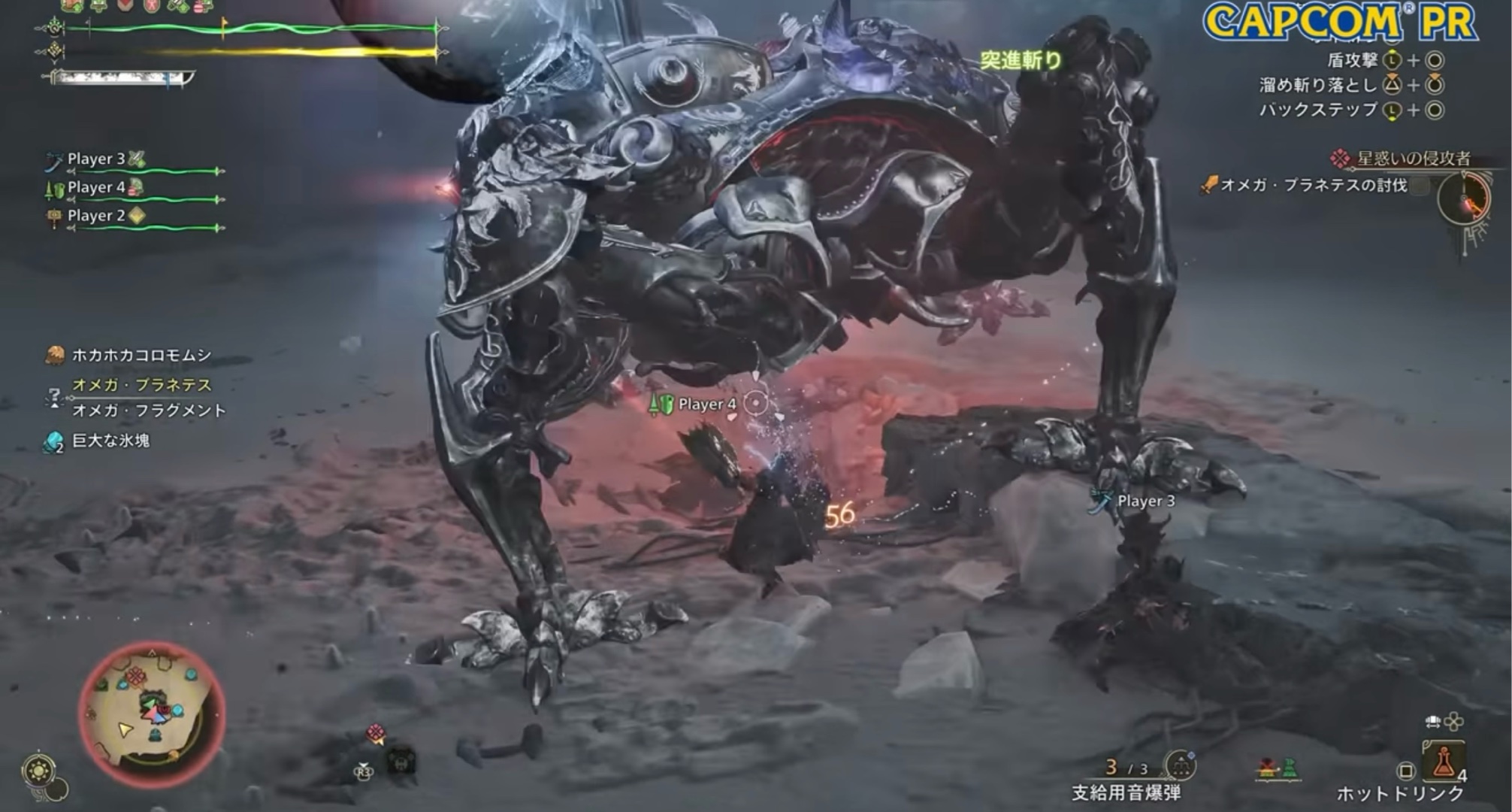
Task: Select the 支給用音爆弾 slinger ammo
Action: pyautogui.click(x=1126, y=792)
